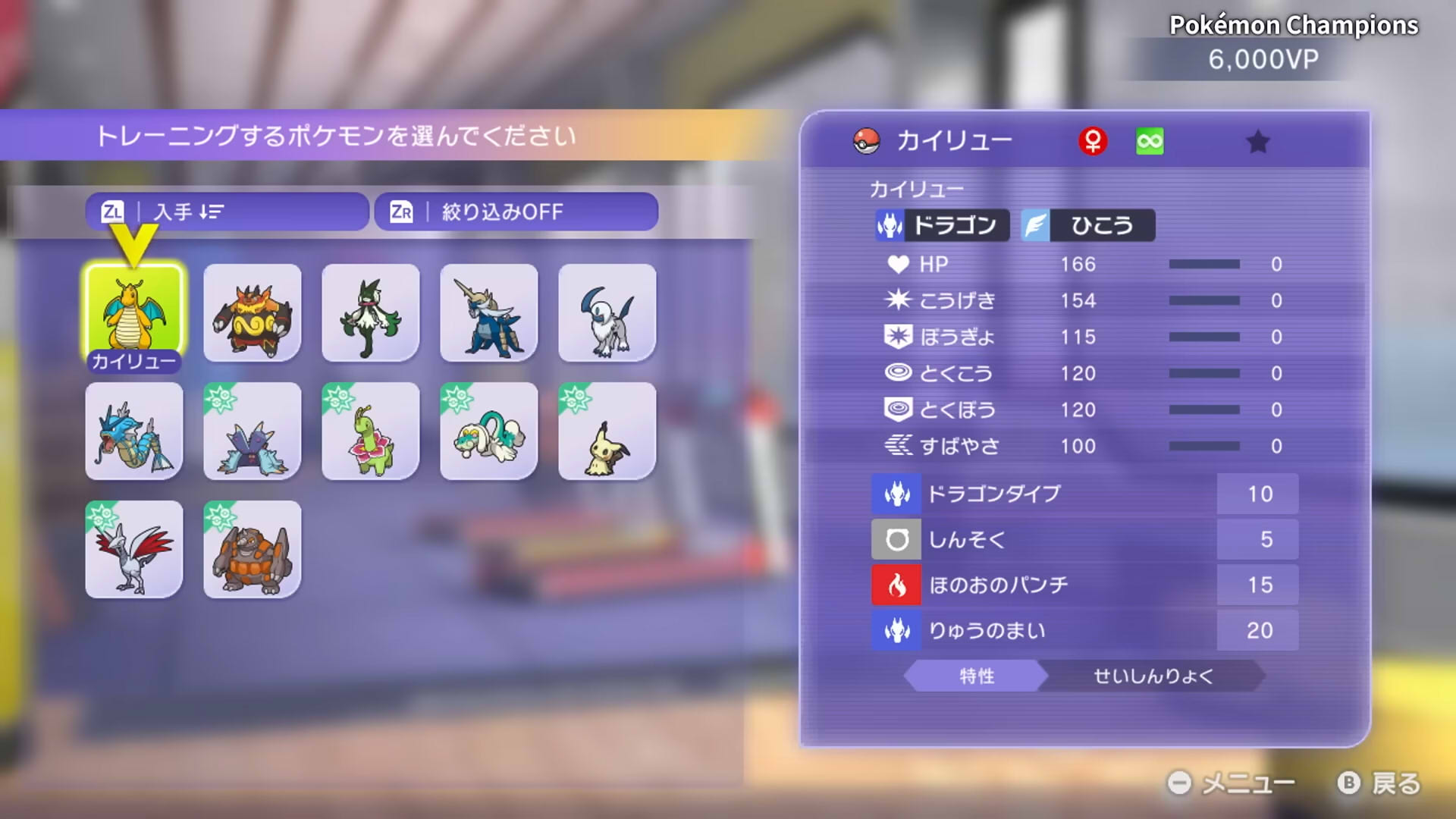The height and width of the screenshot is (819, 1456).
Task: Click the Fire type icon beside ほのおのパンチ
Action: point(896,585)
